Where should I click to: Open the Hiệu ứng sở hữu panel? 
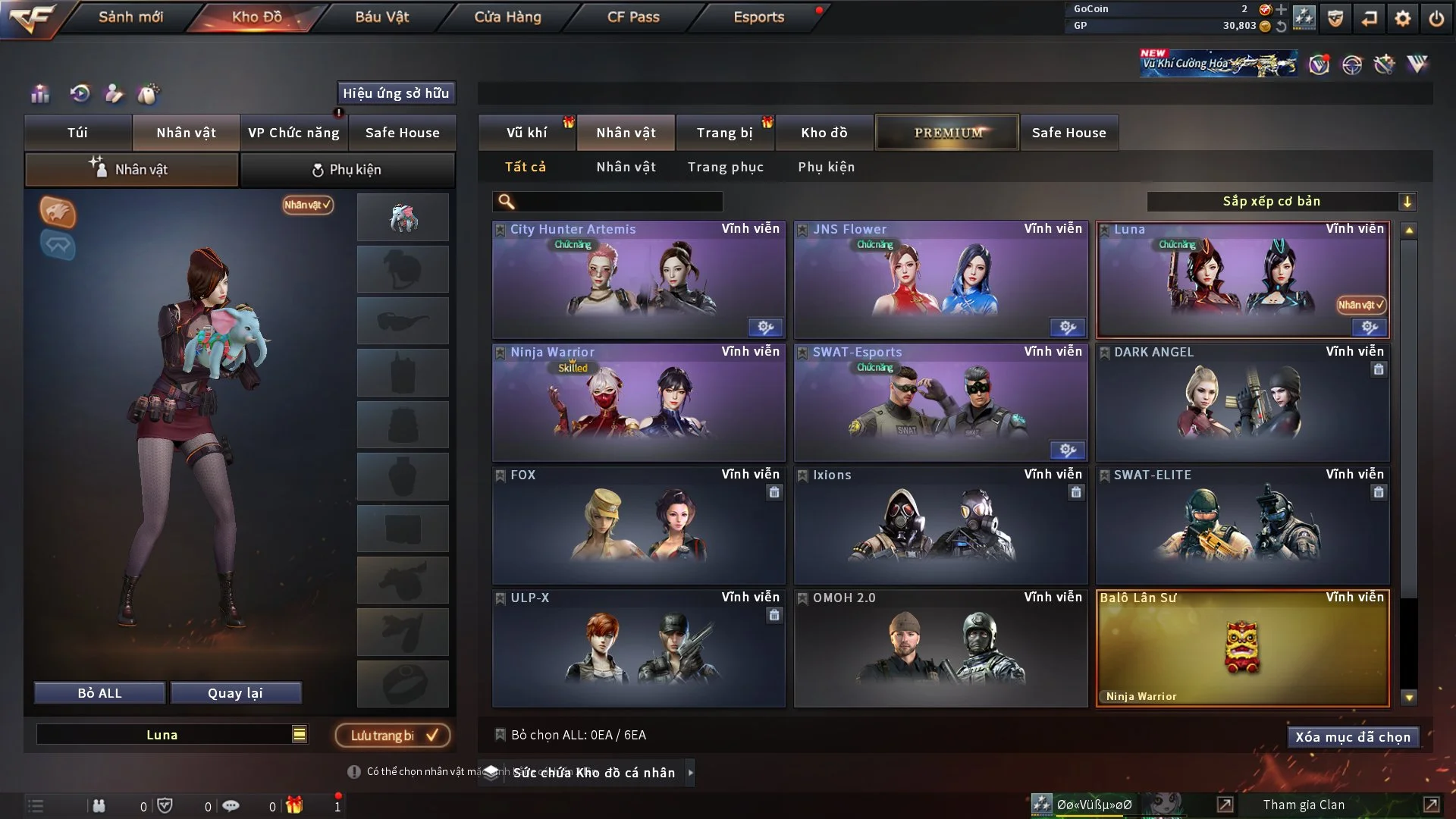396,93
